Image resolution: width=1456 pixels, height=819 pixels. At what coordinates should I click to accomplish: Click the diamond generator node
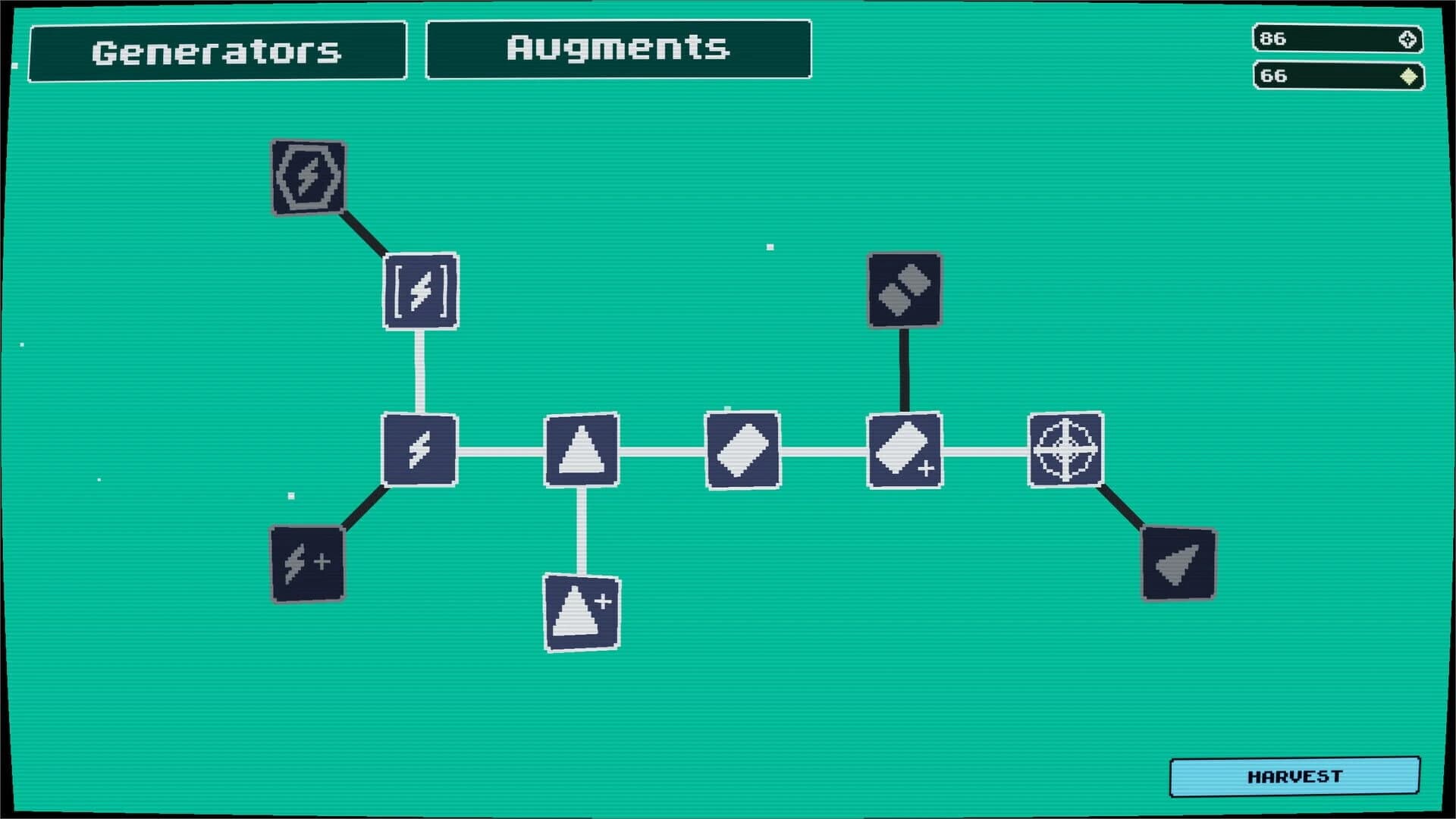point(742,449)
